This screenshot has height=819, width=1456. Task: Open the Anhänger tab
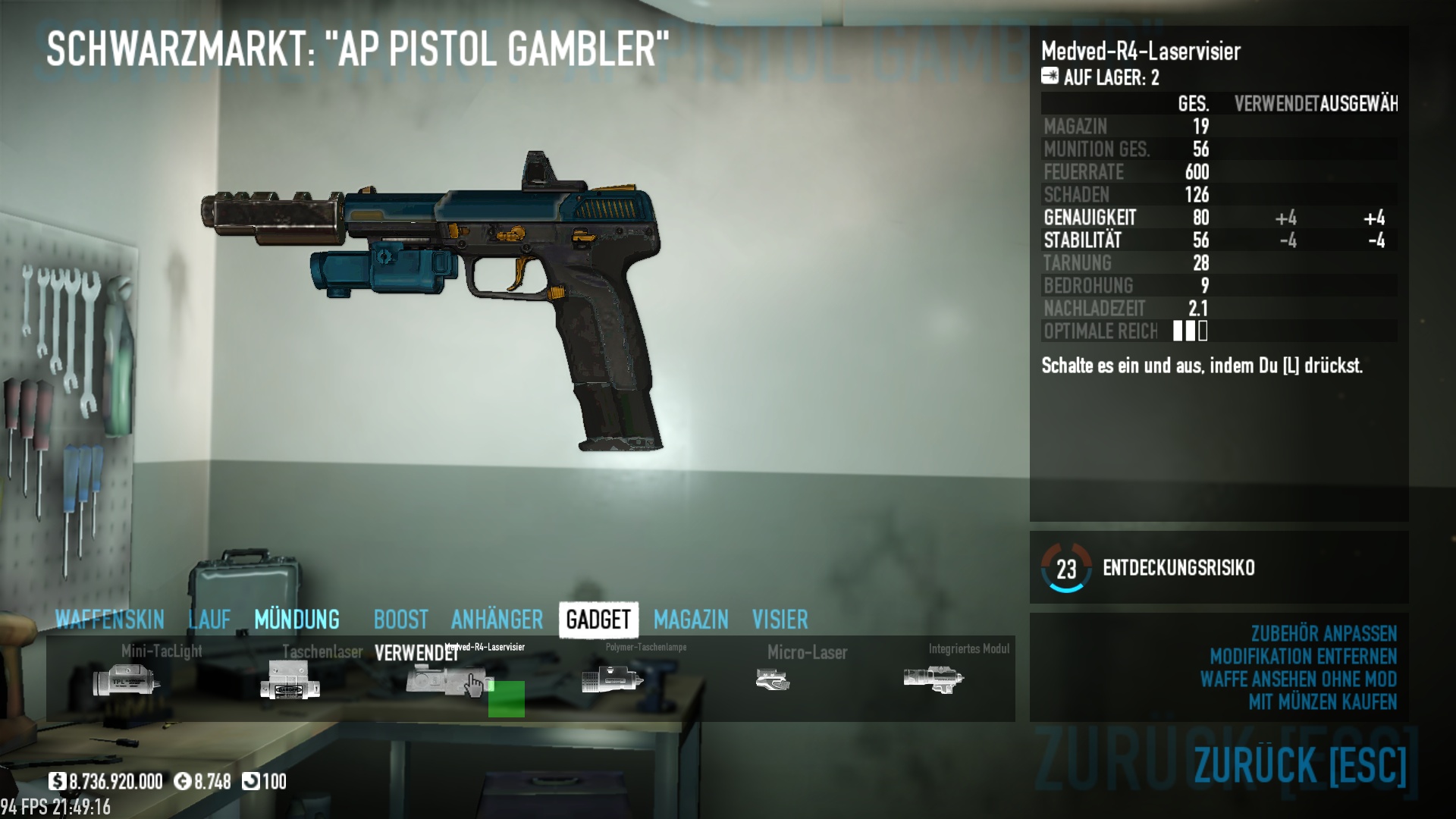click(x=497, y=620)
